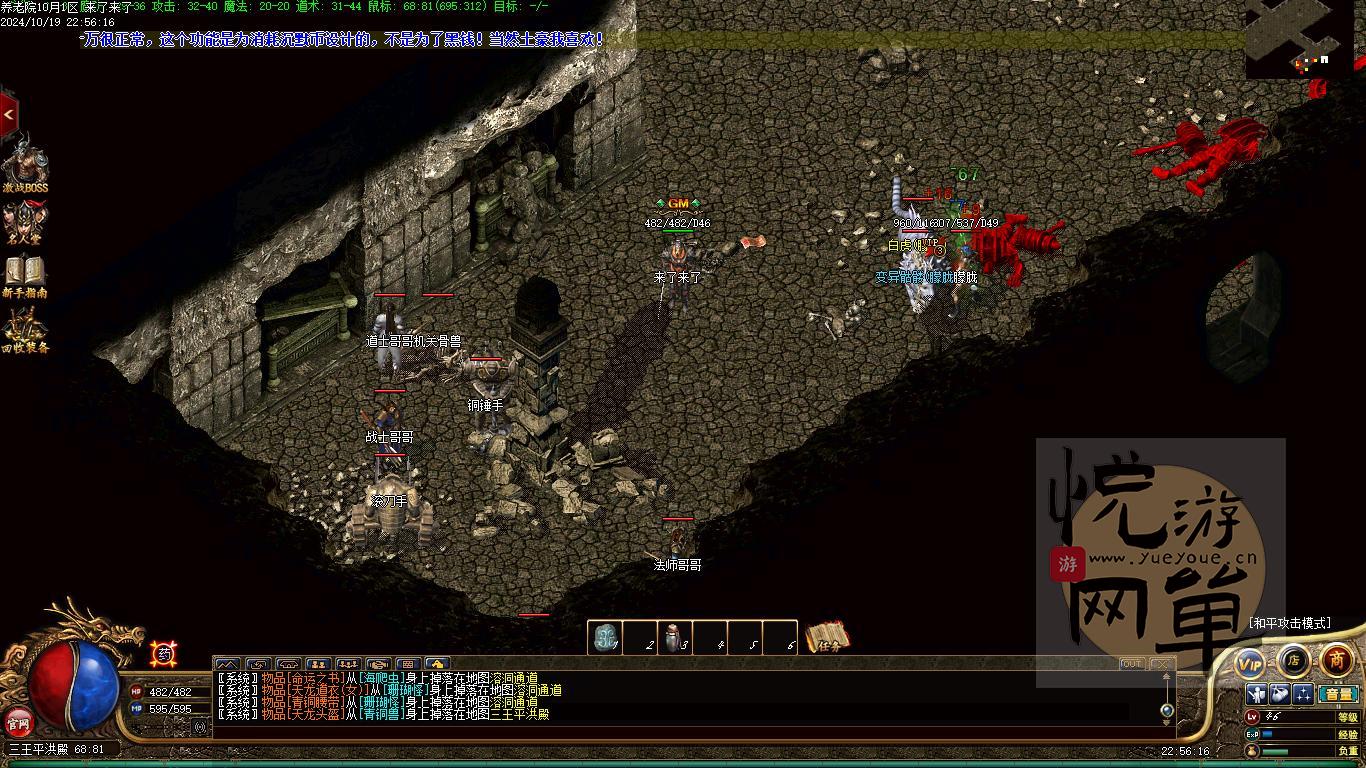
Task: Open the 名人堂 hall of fame
Action: point(25,223)
